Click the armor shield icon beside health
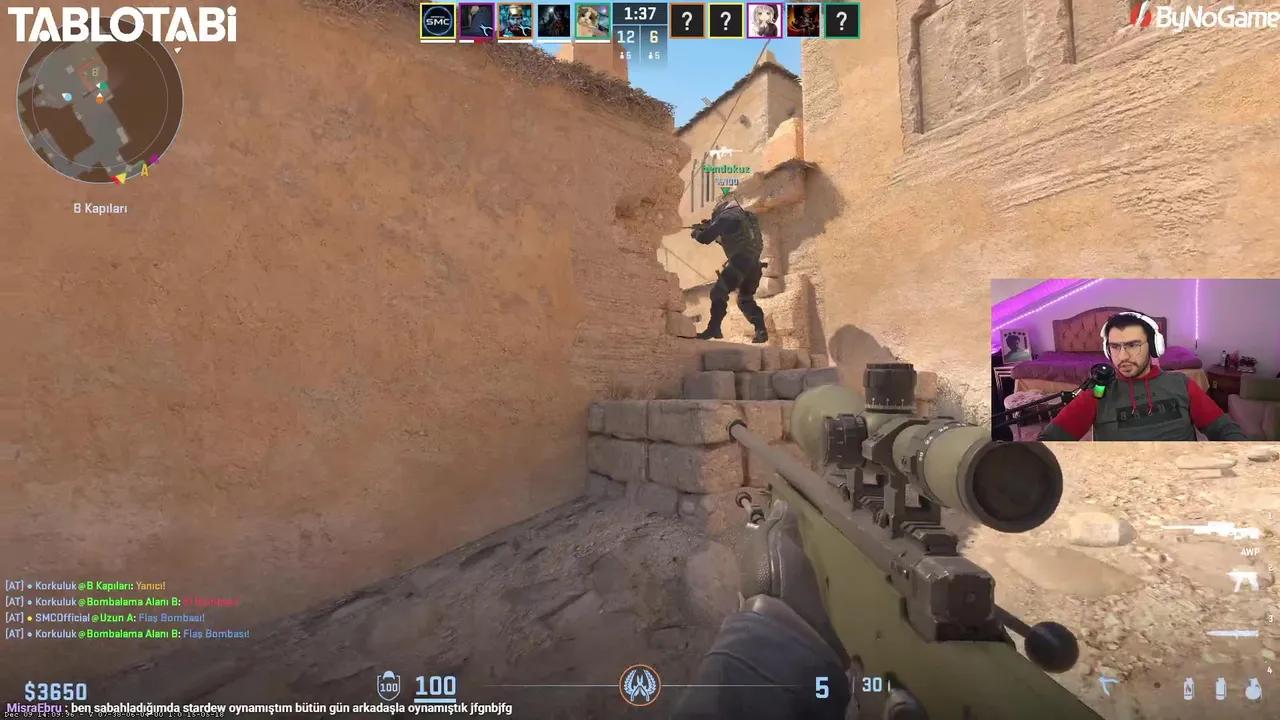 click(x=387, y=686)
